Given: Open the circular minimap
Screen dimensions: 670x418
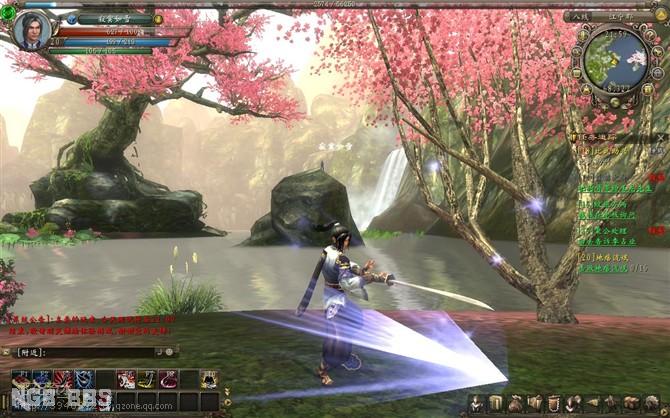Looking at the screenshot, I should click(613, 57).
